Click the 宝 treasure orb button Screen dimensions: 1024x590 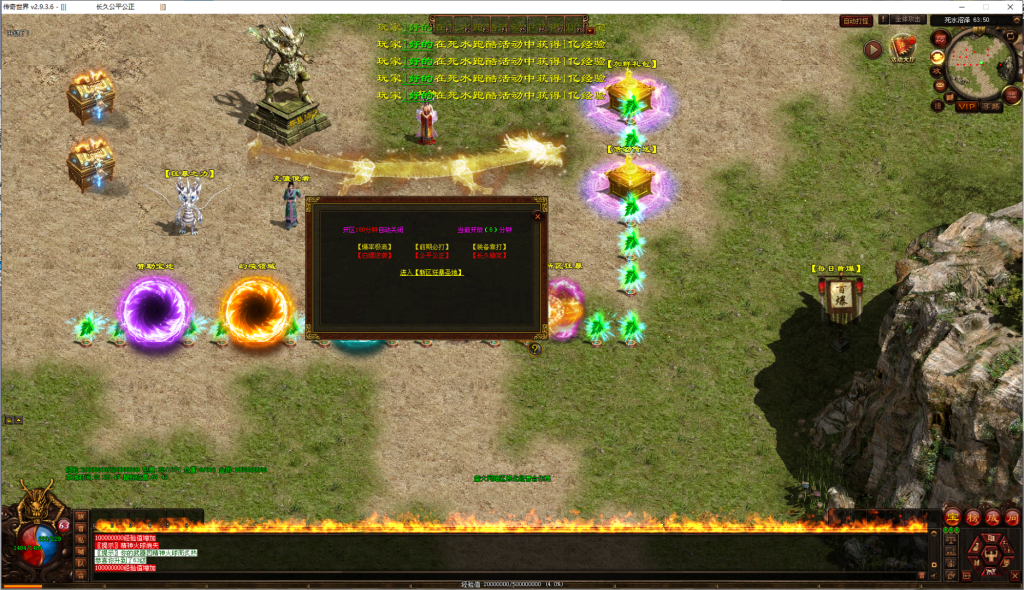pyautogui.click(x=953, y=517)
